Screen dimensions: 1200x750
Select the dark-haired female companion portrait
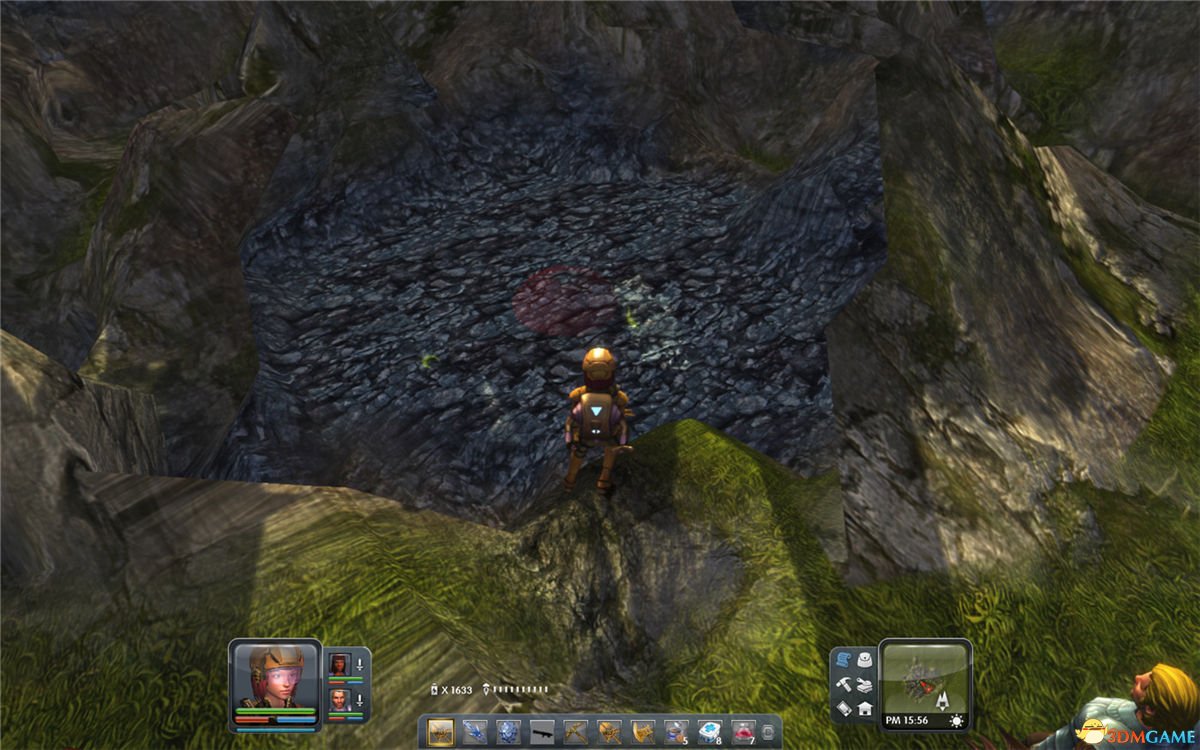tap(340, 664)
